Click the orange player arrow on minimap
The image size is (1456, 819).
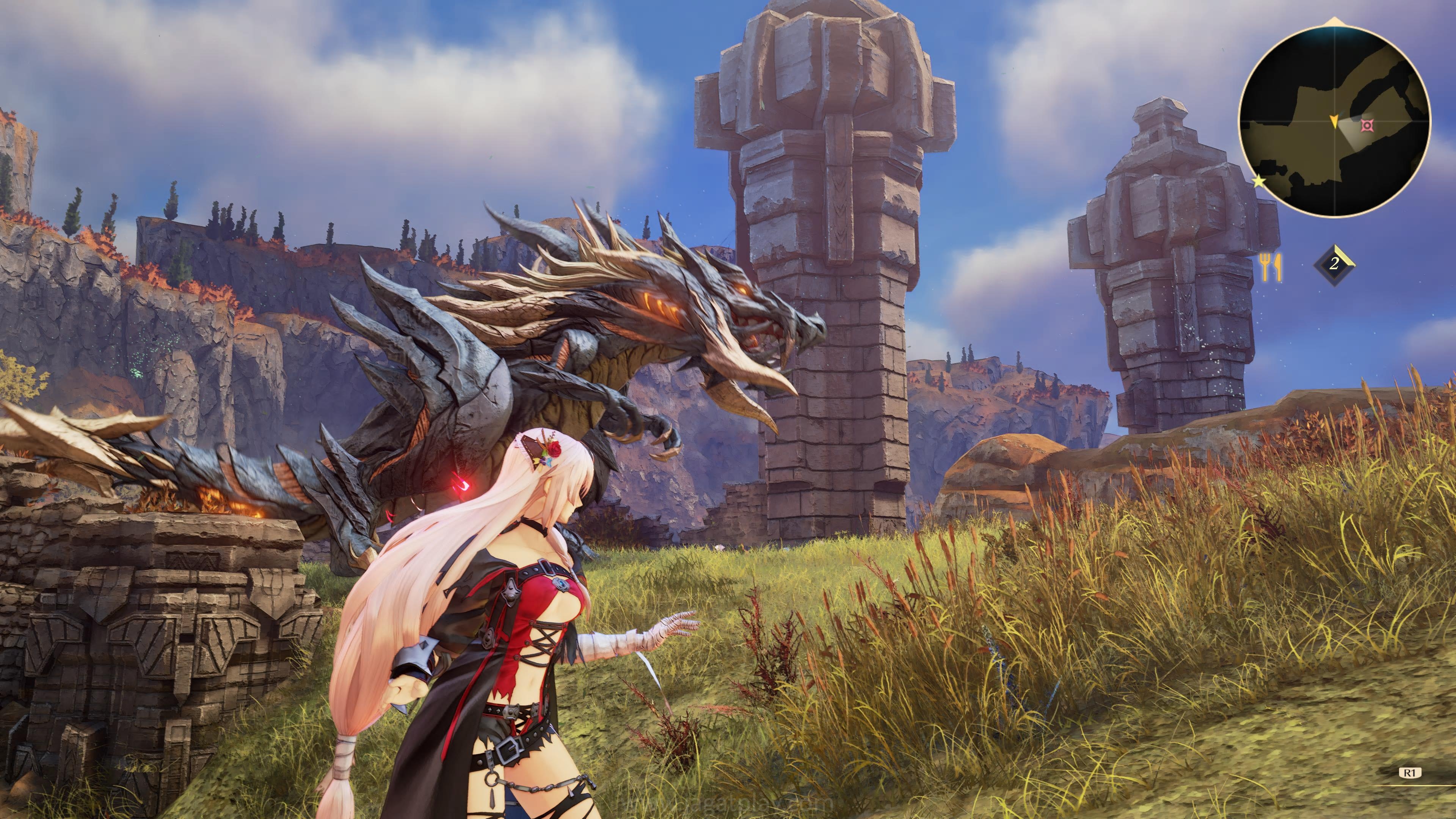(x=1334, y=121)
